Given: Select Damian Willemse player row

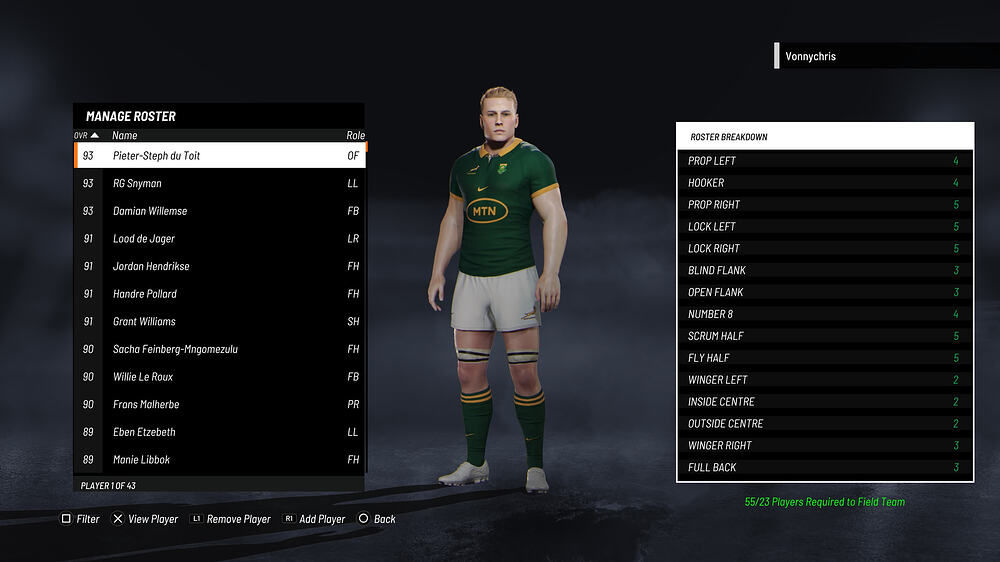Looking at the screenshot, I should coord(220,211).
